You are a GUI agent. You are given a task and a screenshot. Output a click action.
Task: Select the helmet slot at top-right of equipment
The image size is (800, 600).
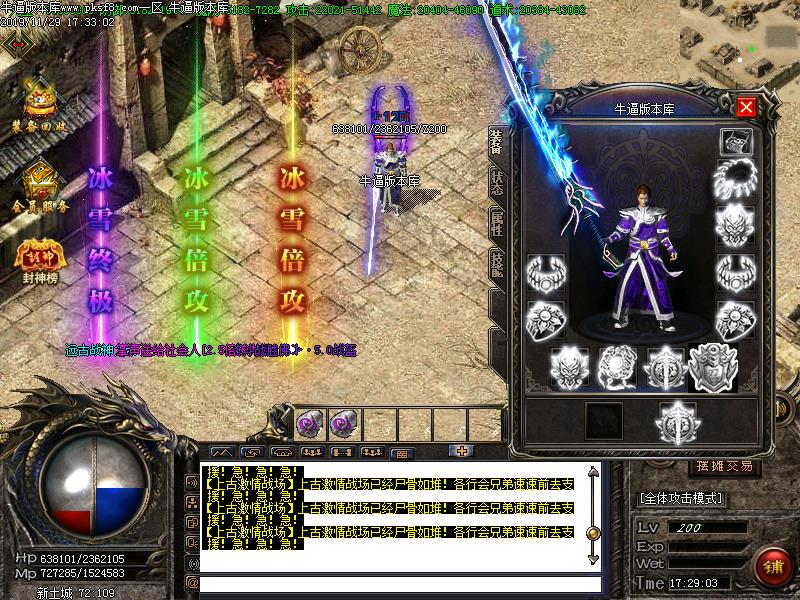point(736,141)
